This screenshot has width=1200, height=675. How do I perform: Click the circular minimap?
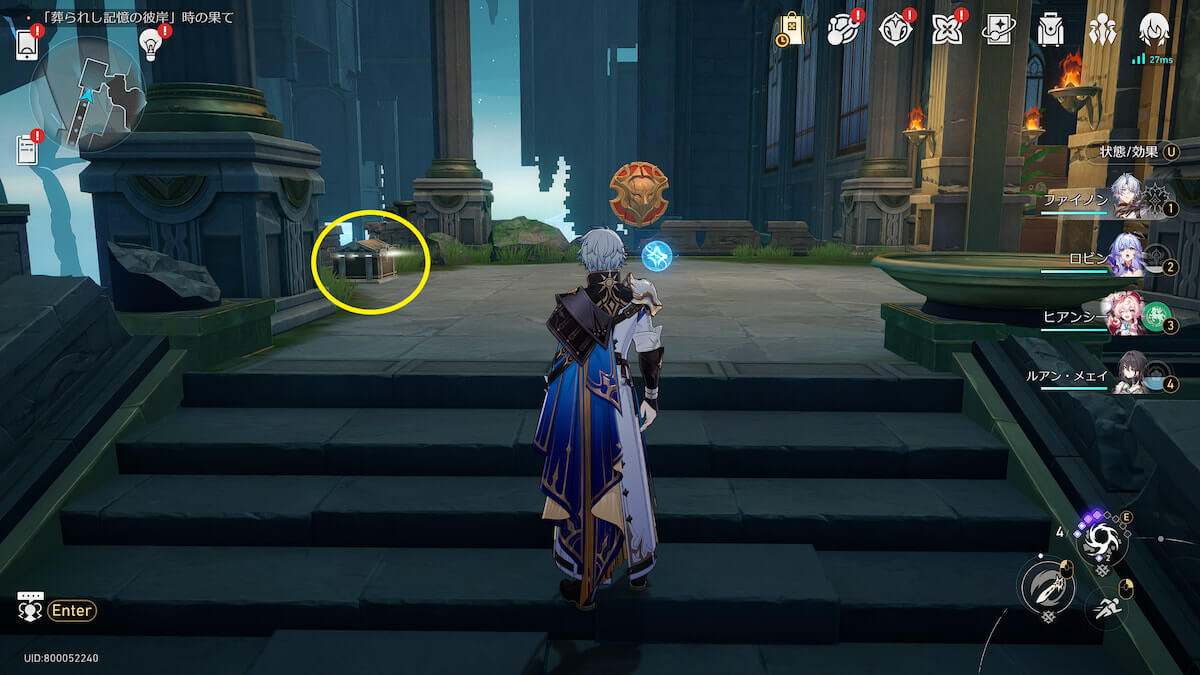[88, 95]
